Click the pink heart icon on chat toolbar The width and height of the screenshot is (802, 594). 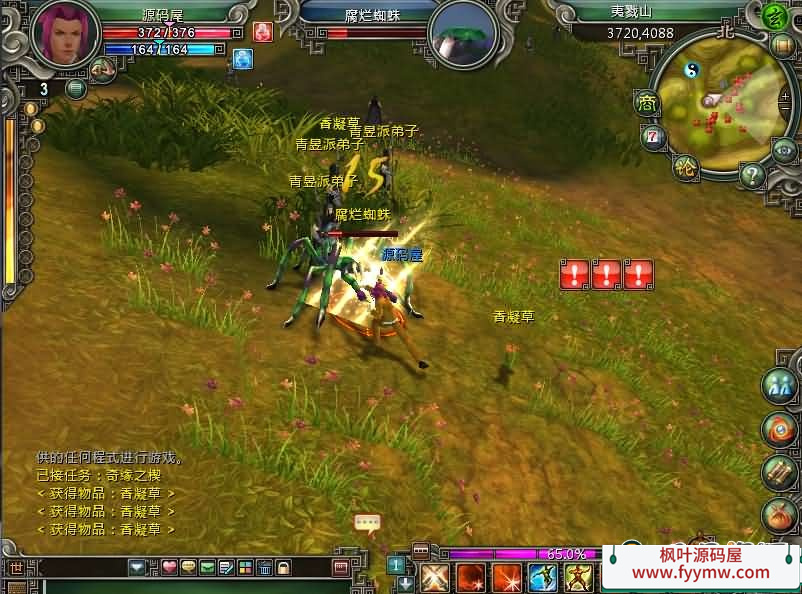(x=169, y=568)
